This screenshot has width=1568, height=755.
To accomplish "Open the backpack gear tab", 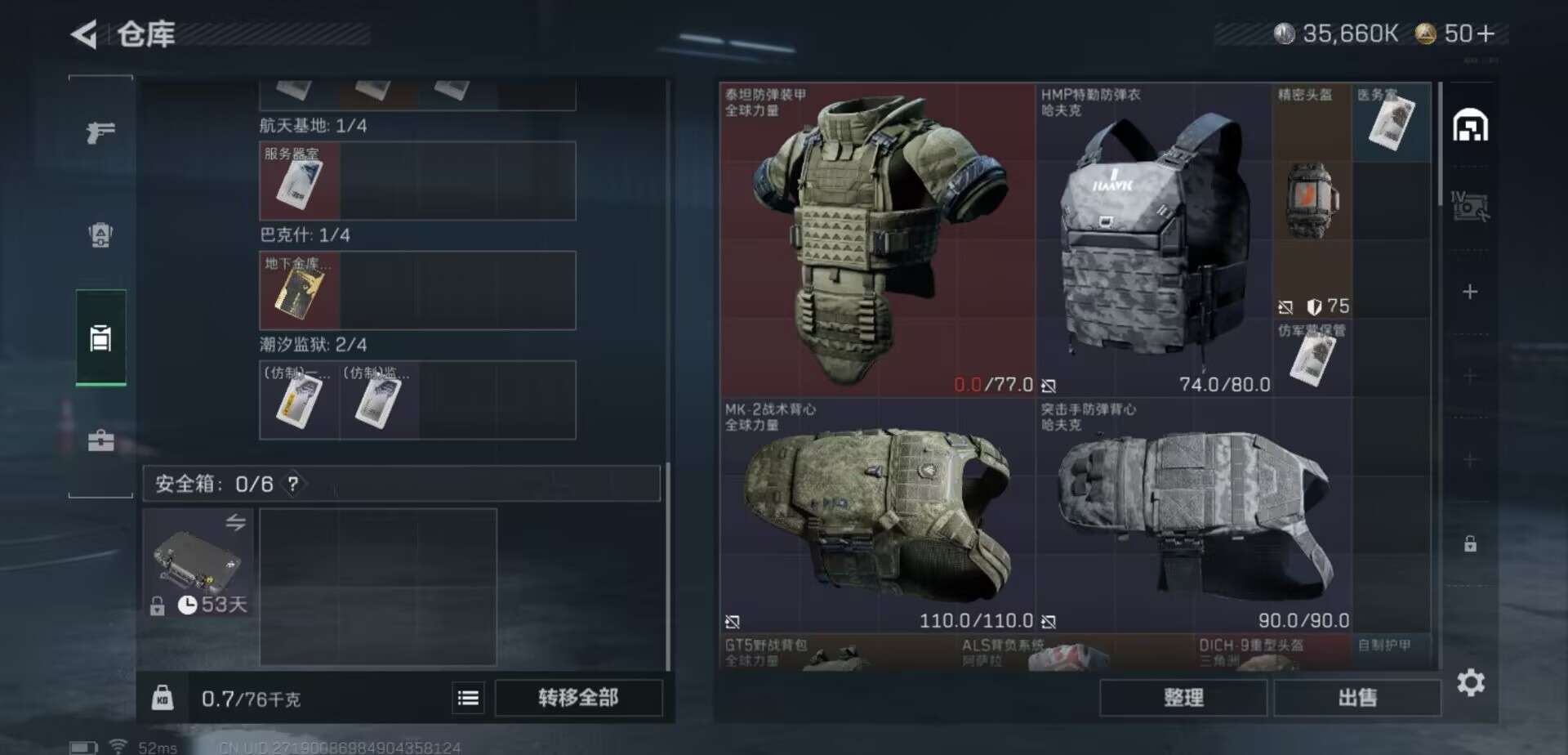I will [x=100, y=235].
